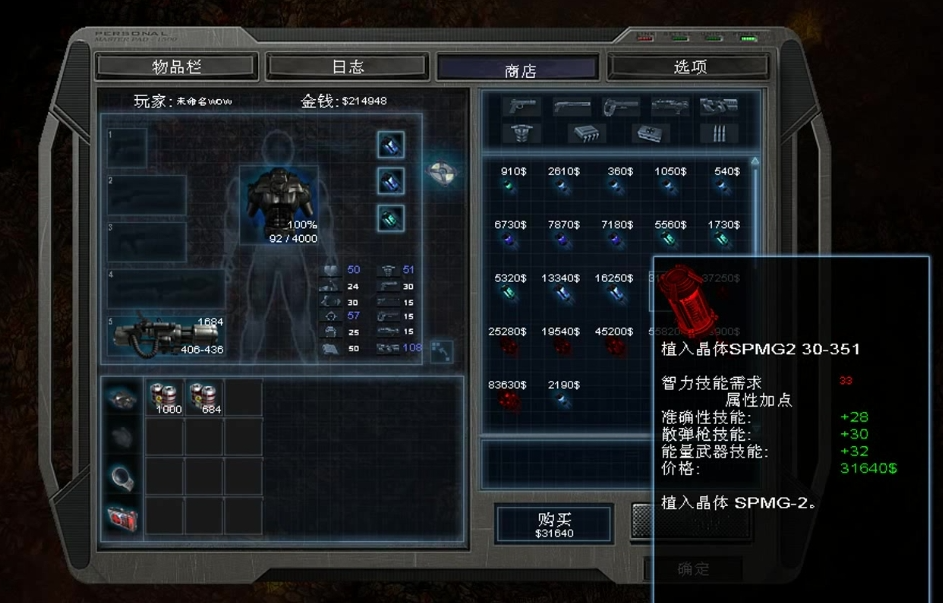Viewport: 943px width, 603px height.
Task: Select the 7870$ implant in the shop
Action: point(564,240)
